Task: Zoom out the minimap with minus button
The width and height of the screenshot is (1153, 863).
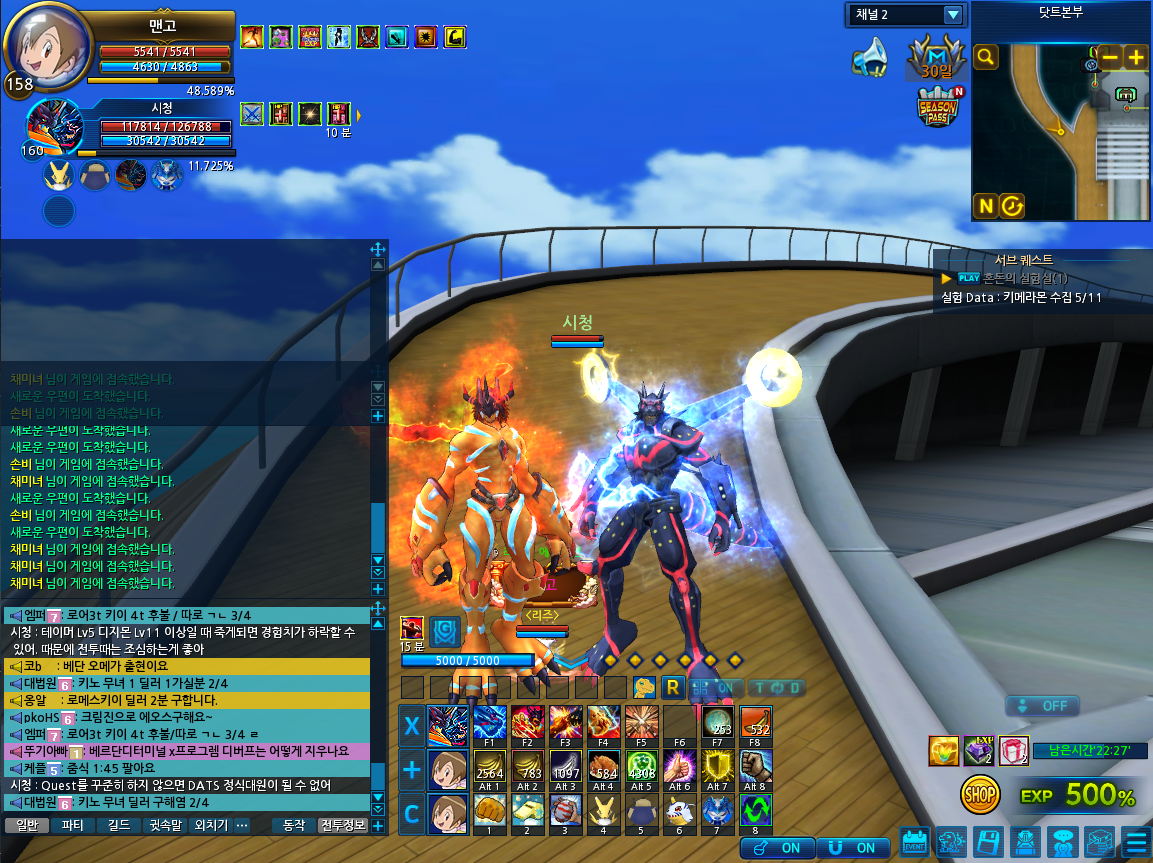Action: pyautogui.click(x=1110, y=57)
